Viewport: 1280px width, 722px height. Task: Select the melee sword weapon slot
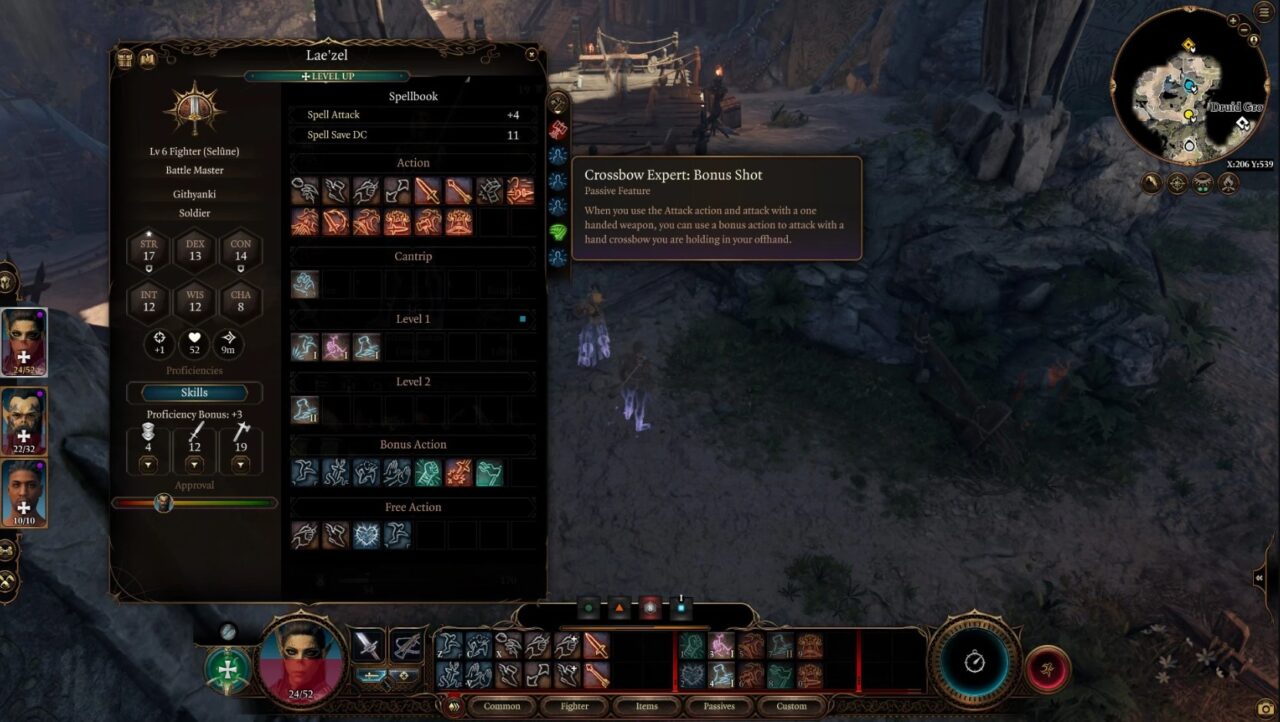click(368, 645)
